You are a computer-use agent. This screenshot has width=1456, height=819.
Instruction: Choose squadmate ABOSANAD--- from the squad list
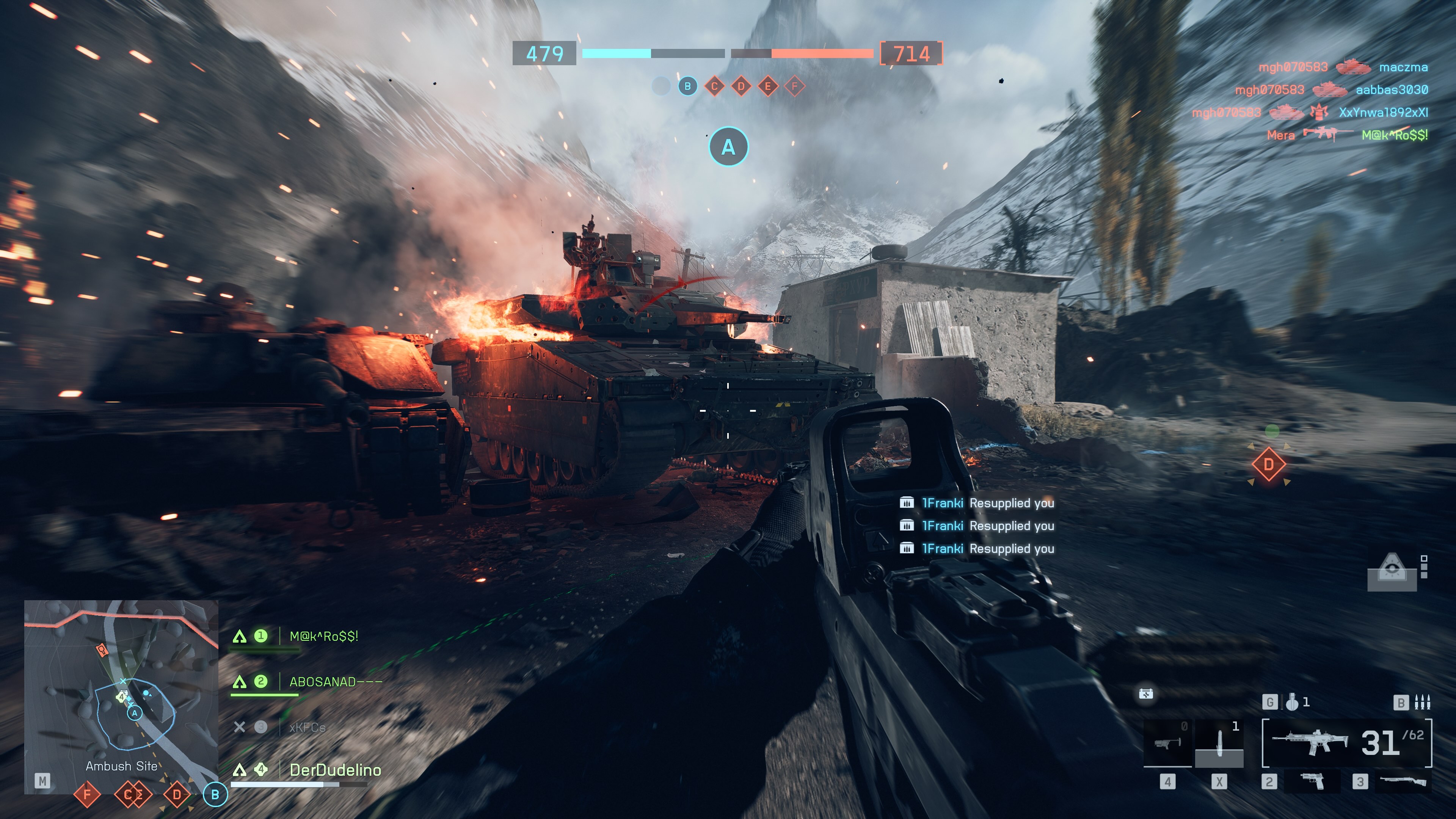[x=335, y=682]
